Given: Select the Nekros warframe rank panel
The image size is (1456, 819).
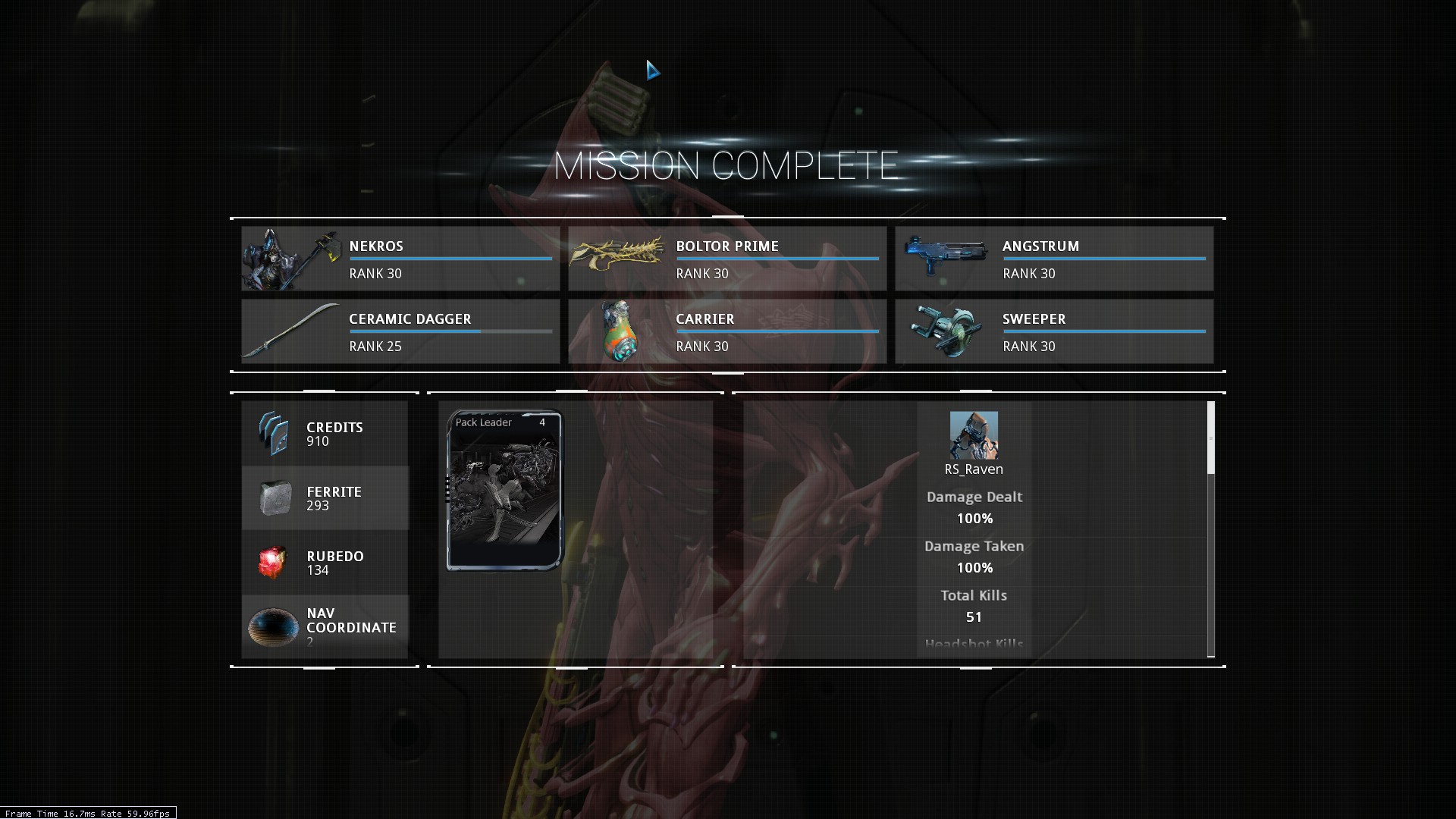Looking at the screenshot, I should (400, 259).
